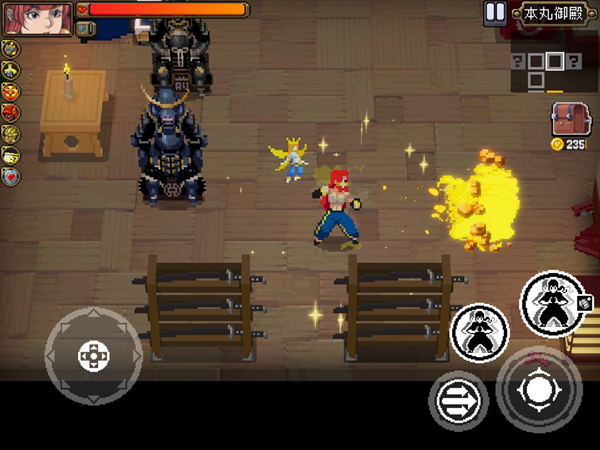Tap the red-haired character portrait
This screenshot has height=450, width=600.
(36, 17)
